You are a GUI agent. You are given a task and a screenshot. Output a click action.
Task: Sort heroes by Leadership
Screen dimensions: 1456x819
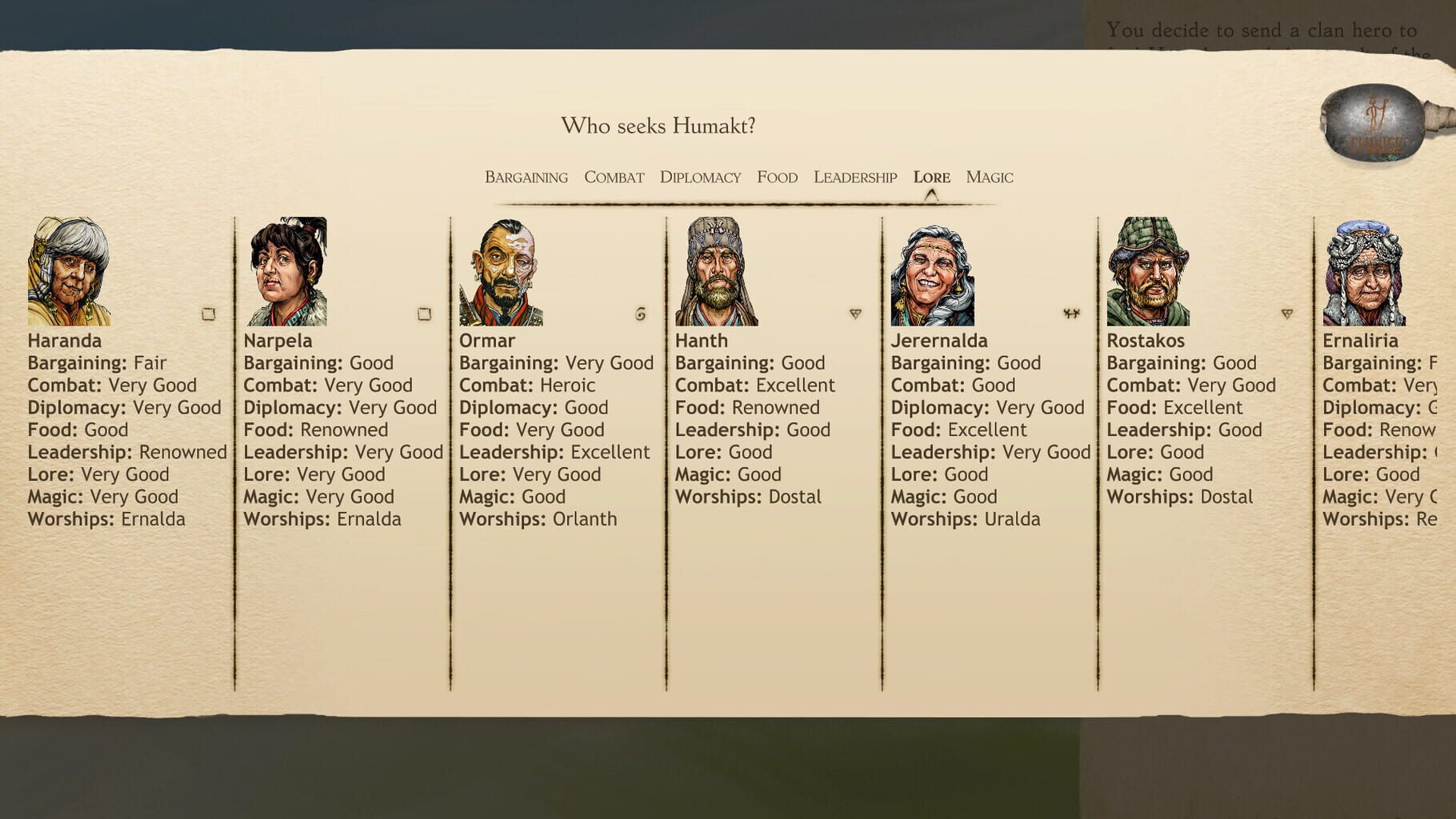tap(854, 177)
